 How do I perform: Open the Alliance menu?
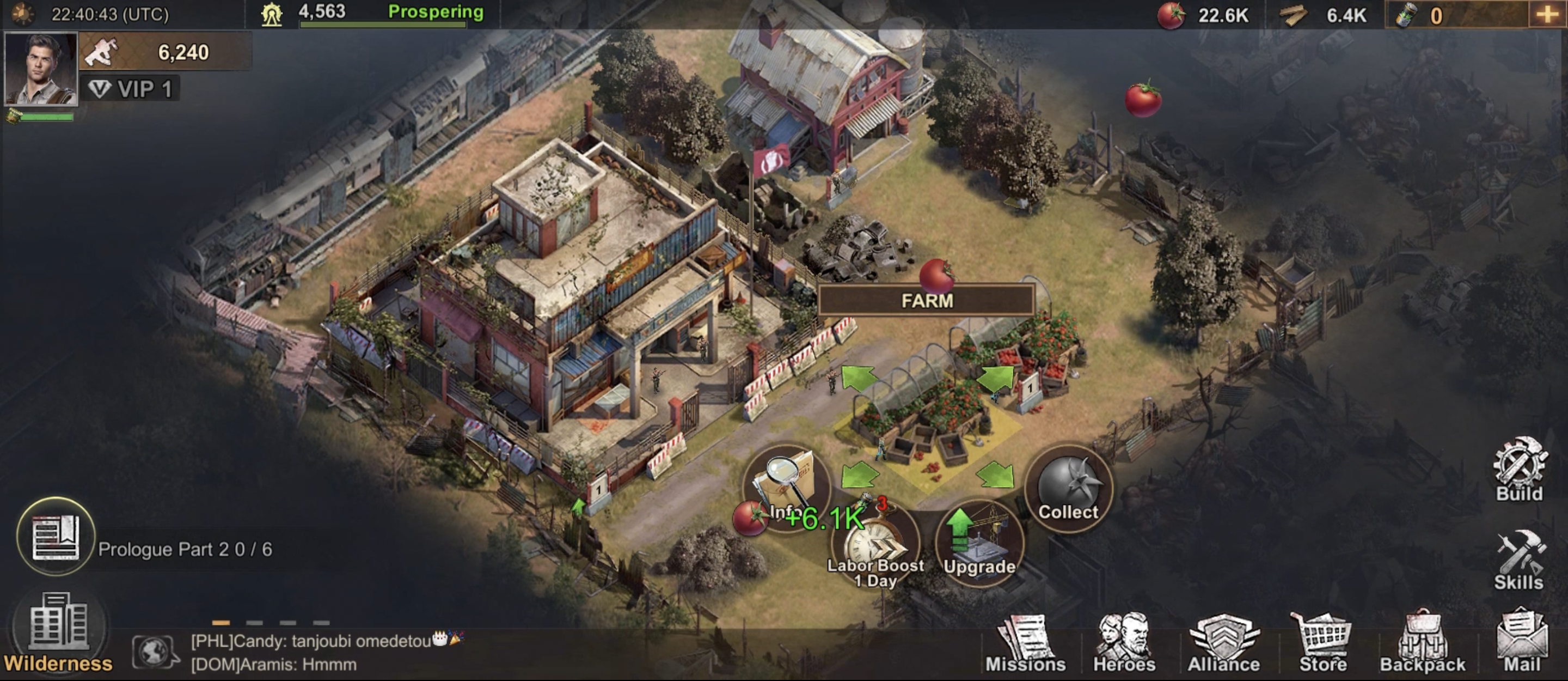[x=1223, y=646]
